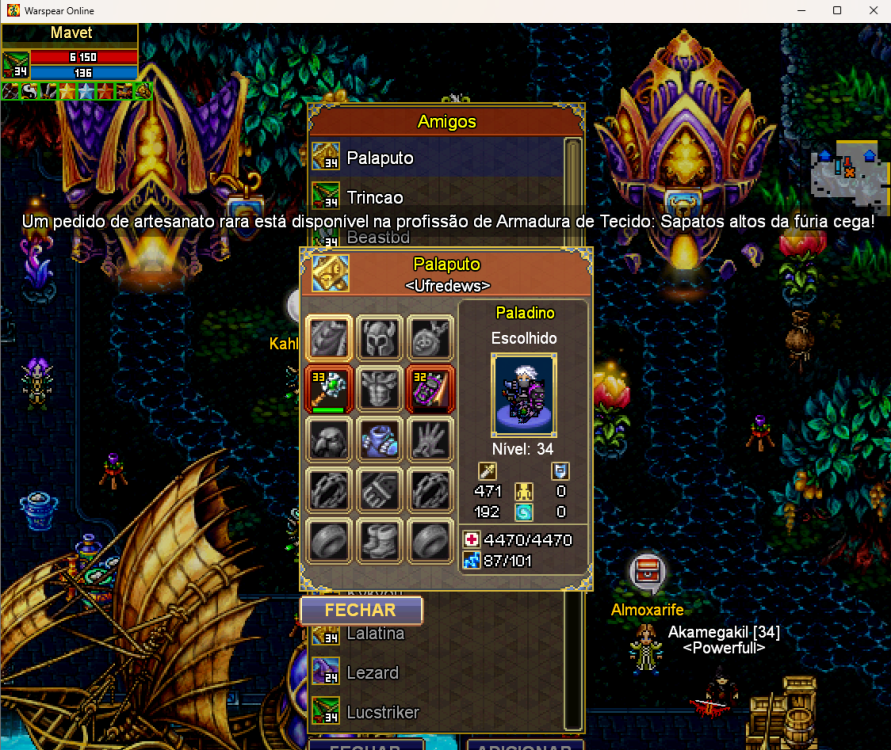
Task: View the blue chest armor item slot
Action: tap(379, 439)
